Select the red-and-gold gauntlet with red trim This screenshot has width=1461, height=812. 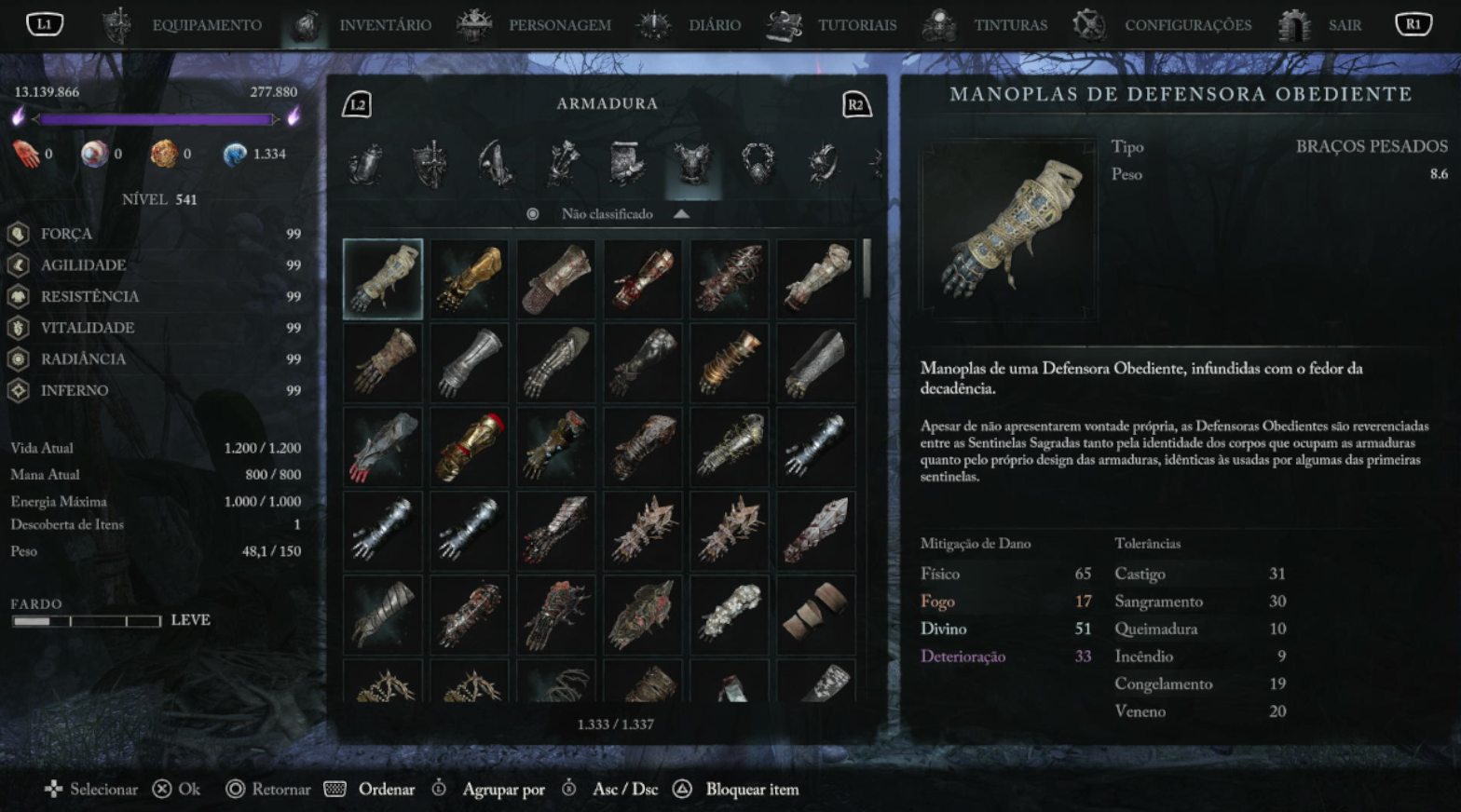click(x=470, y=447)
